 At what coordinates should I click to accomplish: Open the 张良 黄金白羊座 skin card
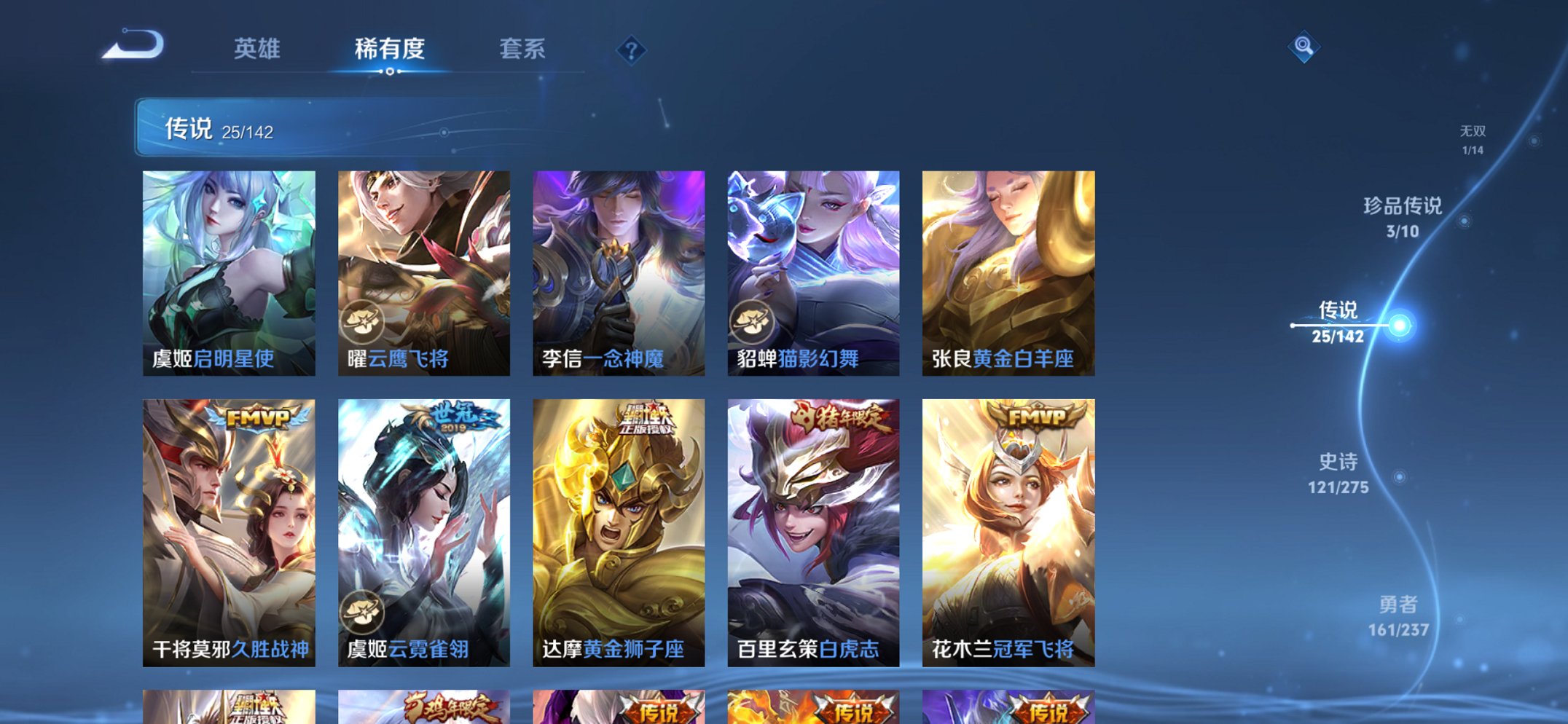click(x=1009, y=273)
